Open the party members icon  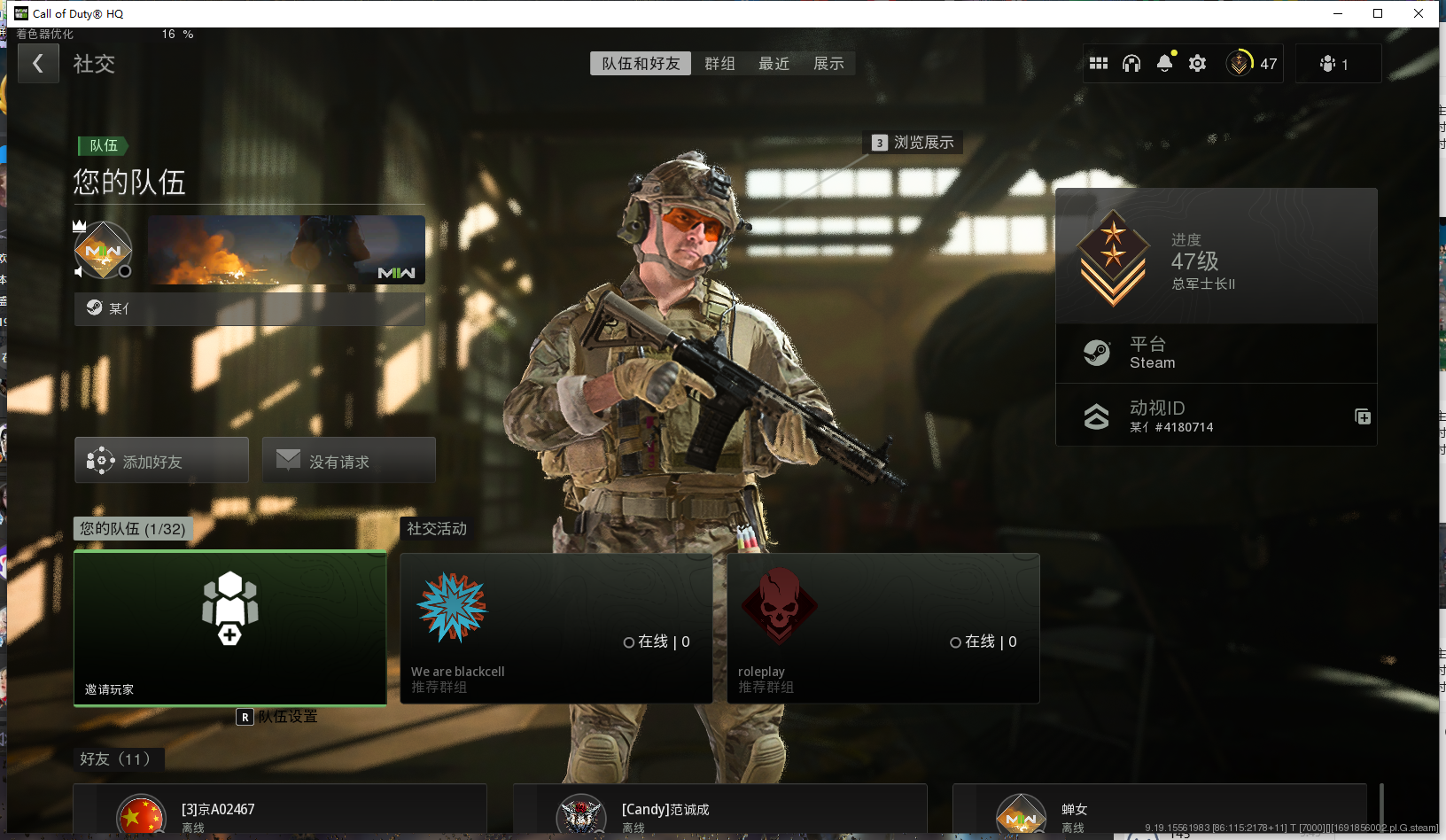pyautogui.click(x=1333, y=64)
